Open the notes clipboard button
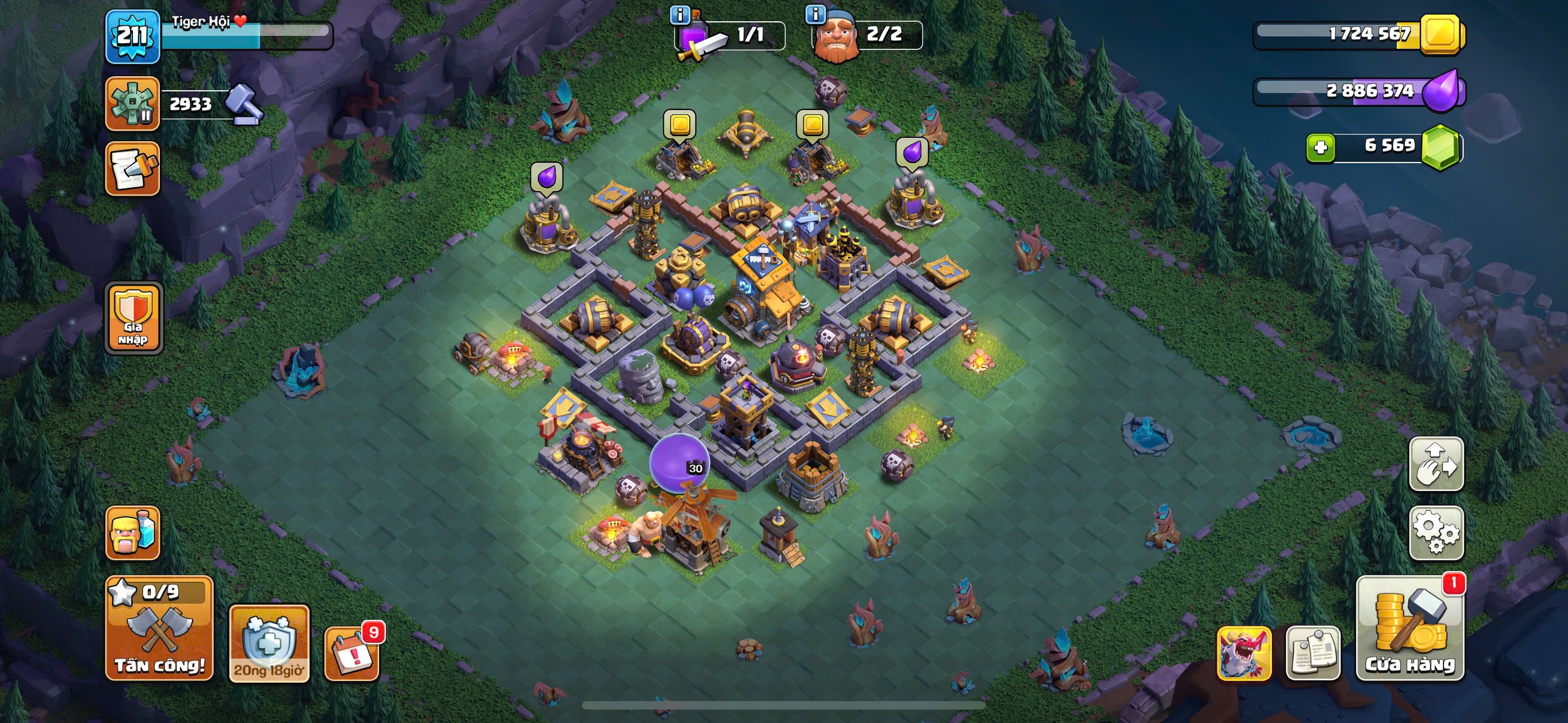This screenshot has width=1568, height=723. click(1312, 652)
